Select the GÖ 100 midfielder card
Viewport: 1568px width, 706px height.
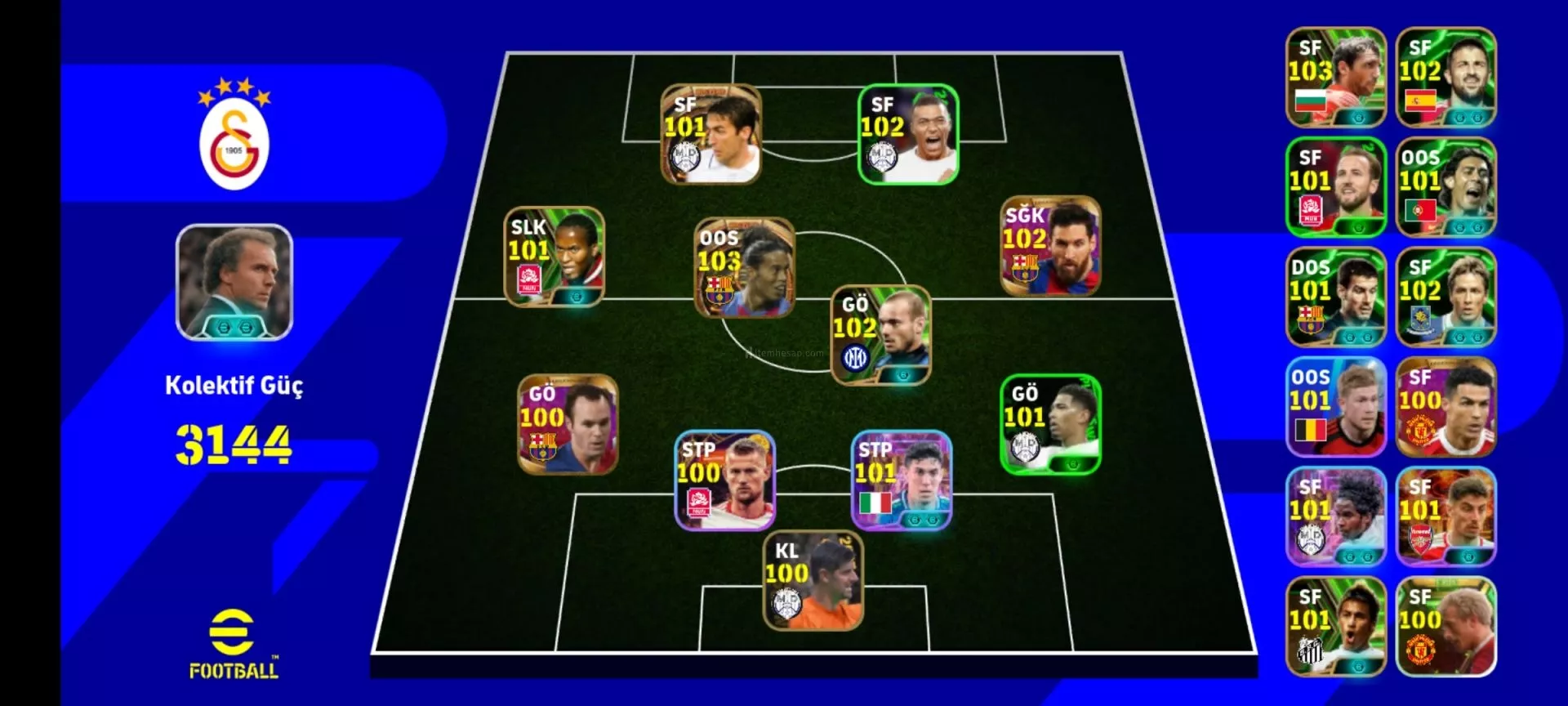tap(568, 424)
